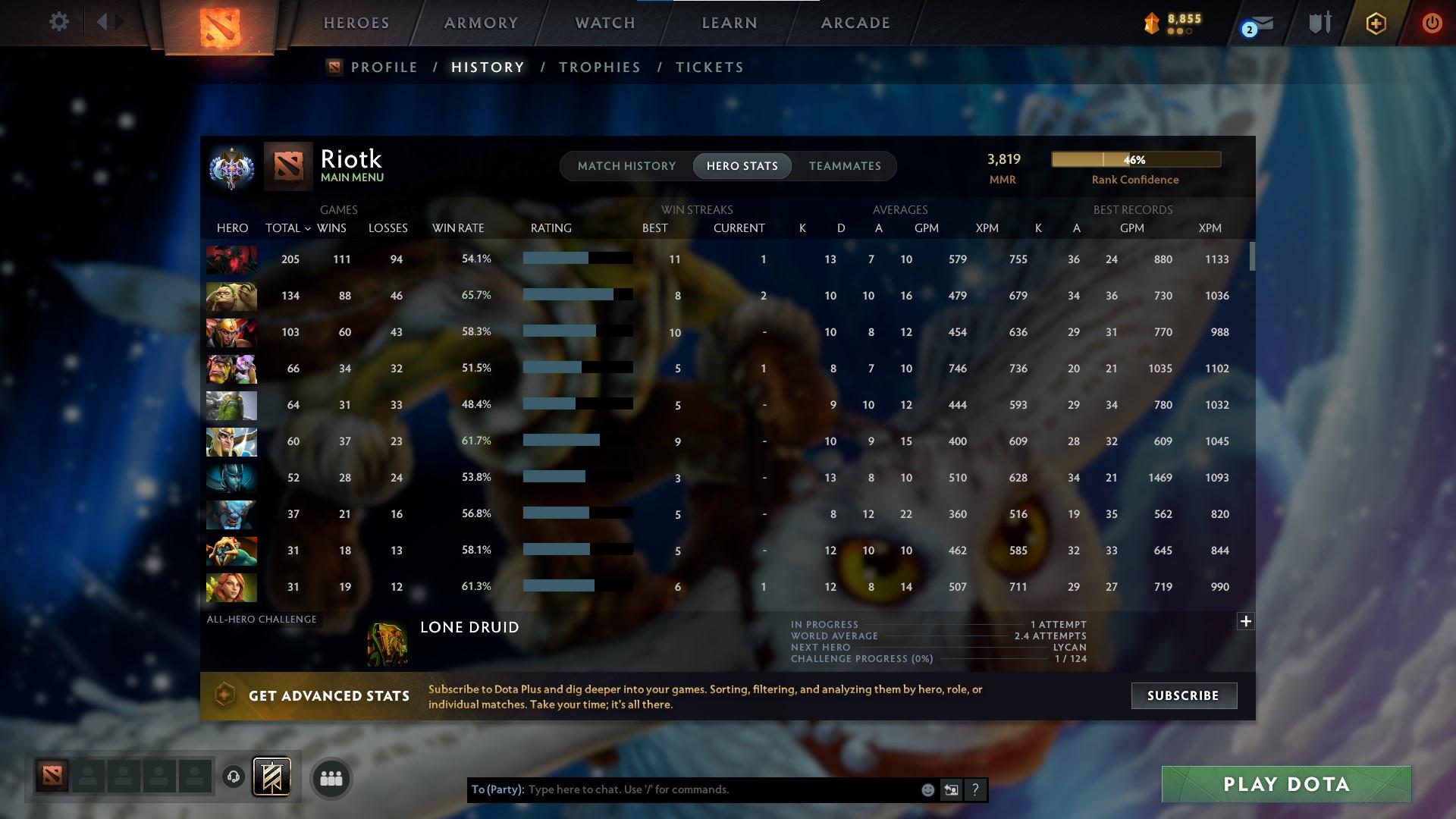Open the battle pass card icon near party slots
The width and height of the screenshot is (1456, 819).
pyautogui.click(x=273, y=777)
